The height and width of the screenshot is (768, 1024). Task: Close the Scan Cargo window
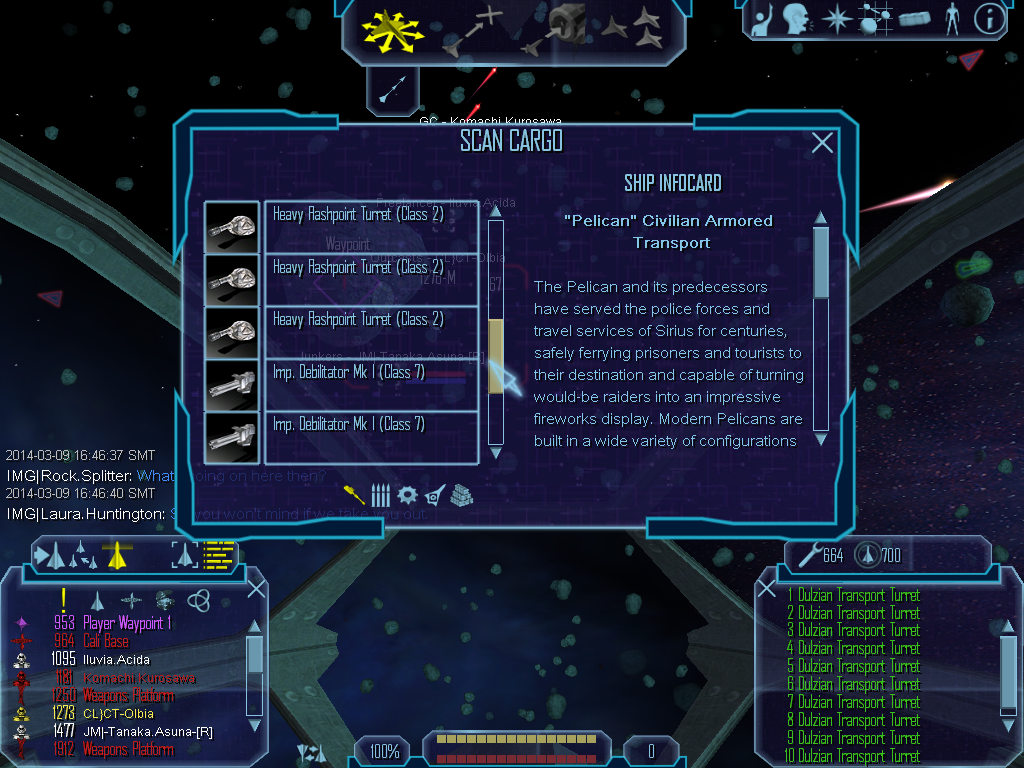pyautogui.click(x=822, y=143)
